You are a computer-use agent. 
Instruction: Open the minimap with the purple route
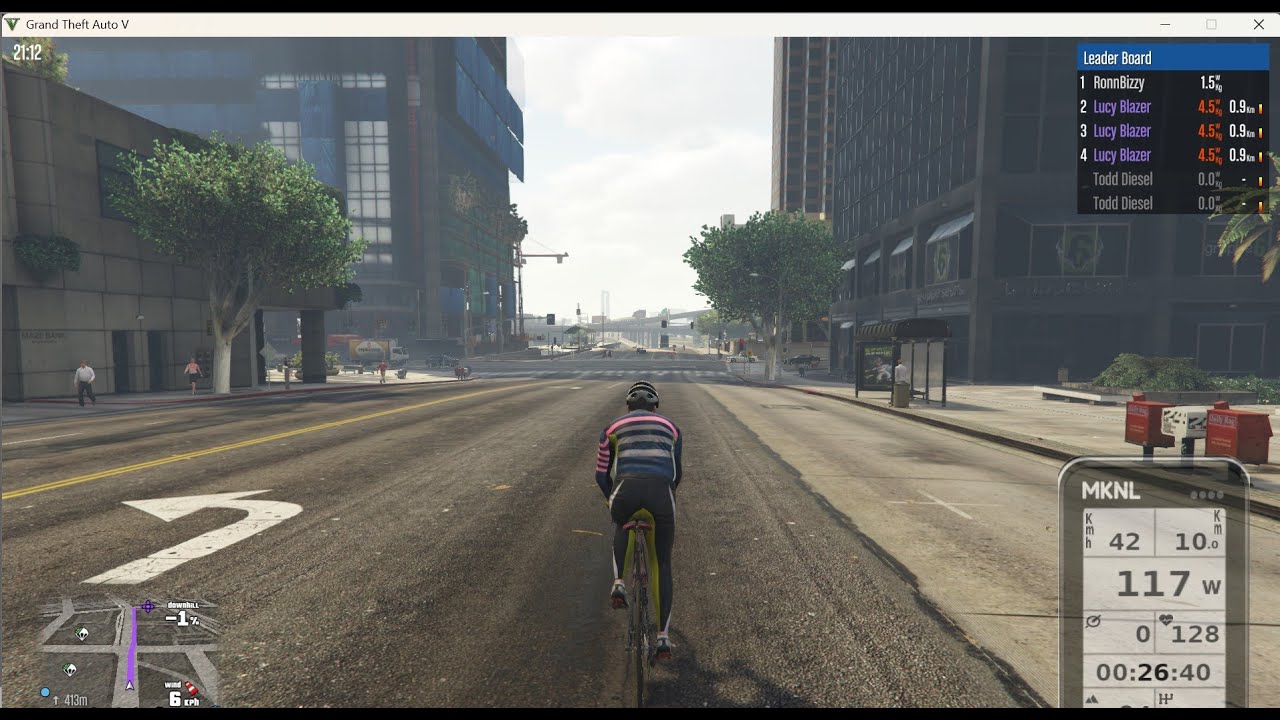click(130, 648)
